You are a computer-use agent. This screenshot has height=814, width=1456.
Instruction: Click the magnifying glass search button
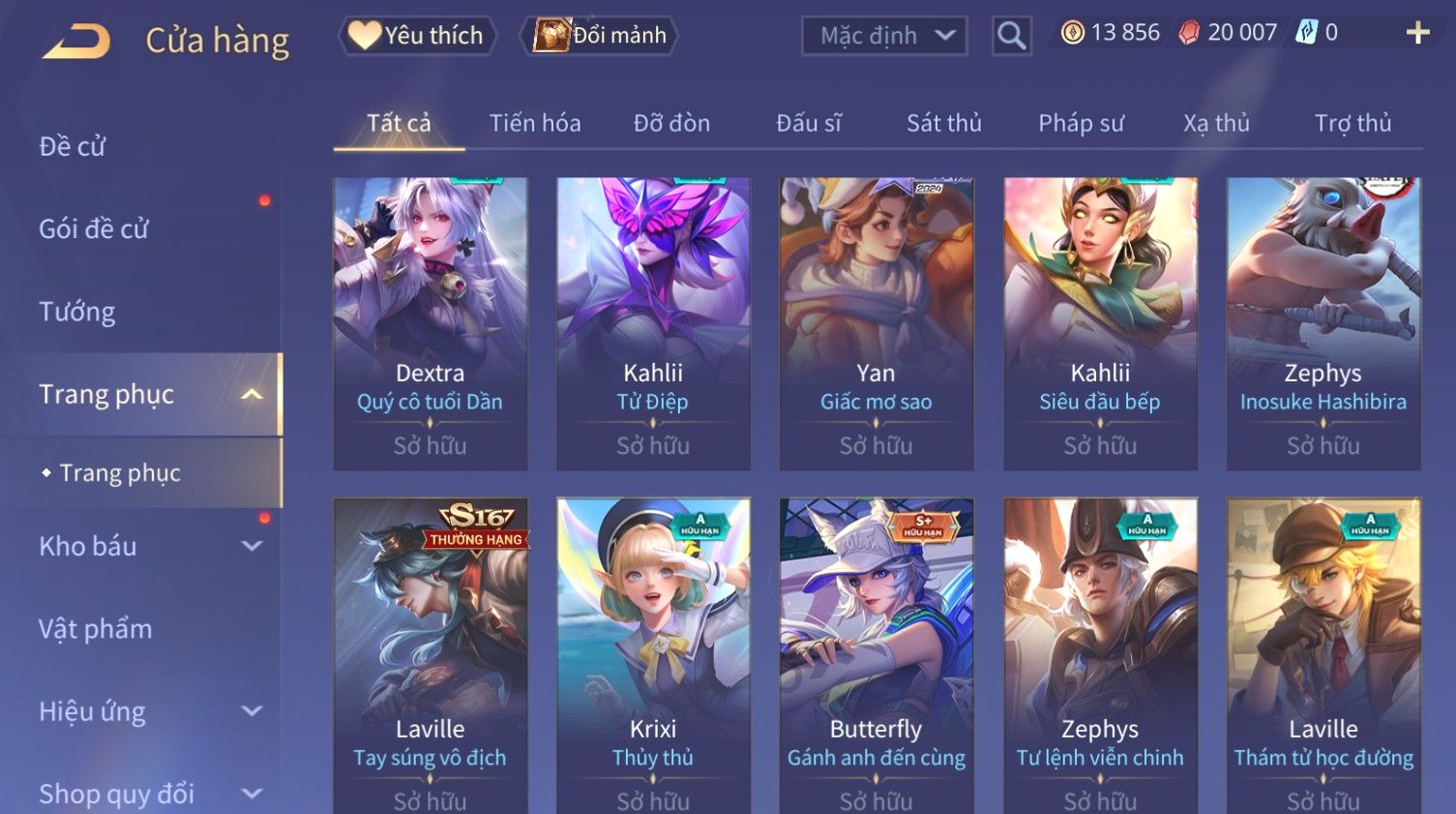click(1011, 36)
